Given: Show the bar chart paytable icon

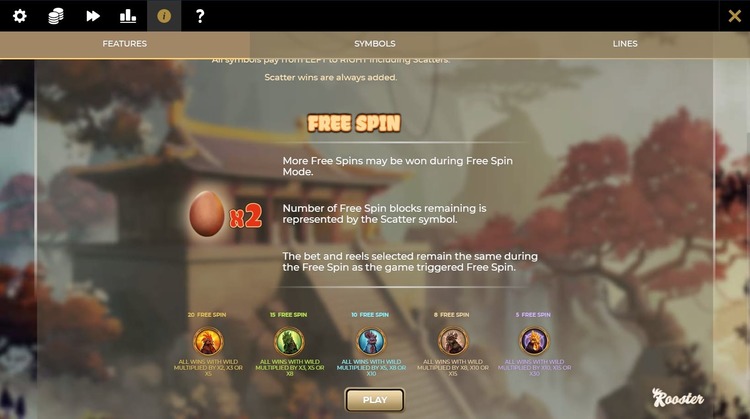Looking at the screenshot, I should pyautogui.click(x=128, y=16).
